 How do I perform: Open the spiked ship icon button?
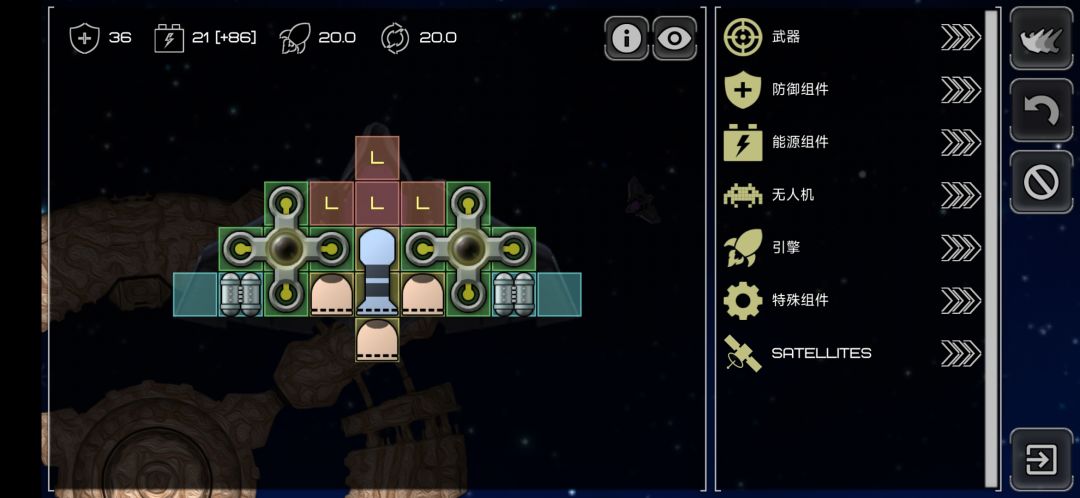[x=1041, y=38]
